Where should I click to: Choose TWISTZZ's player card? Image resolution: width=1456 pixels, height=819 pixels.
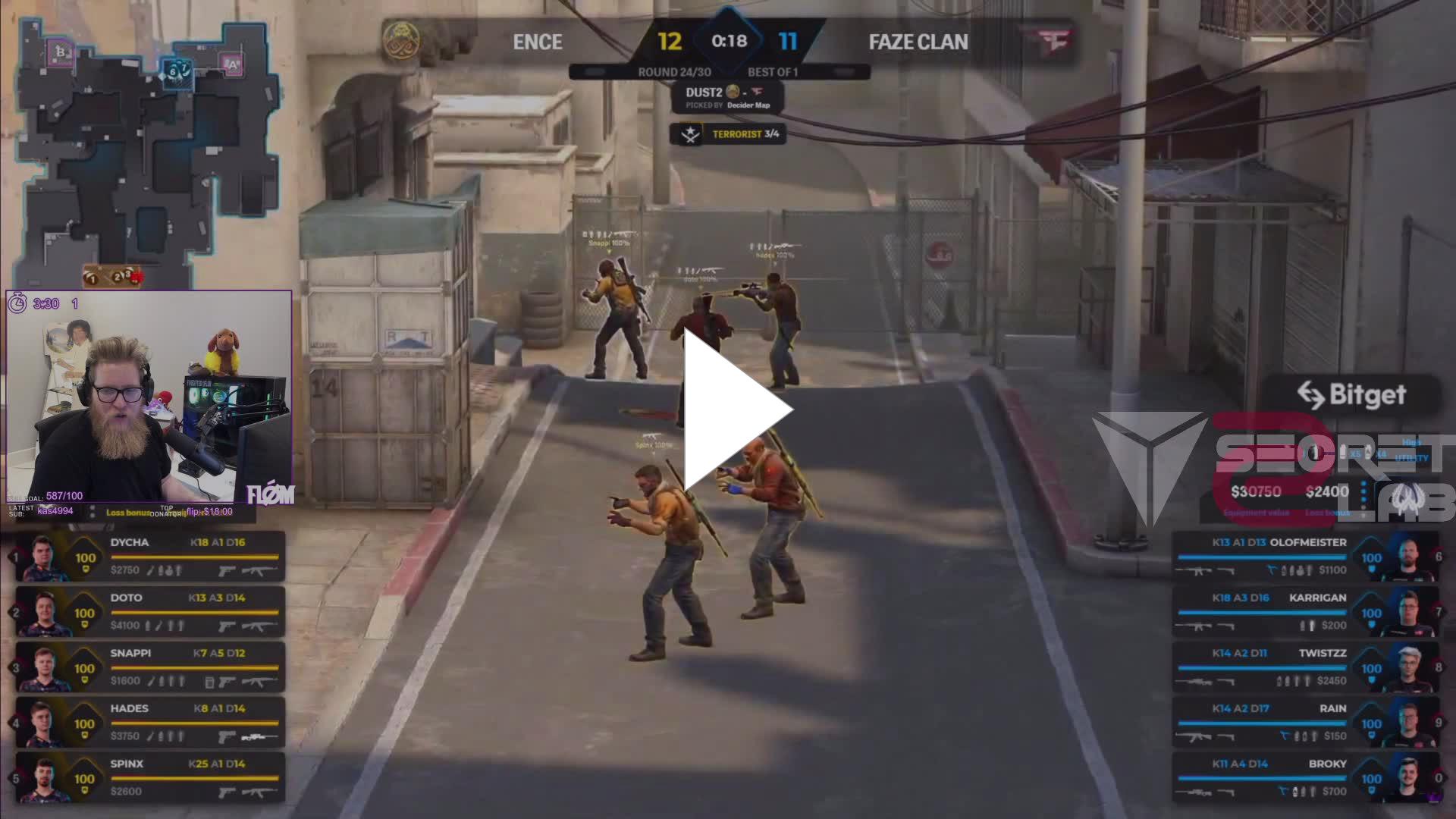pyautogui.click(x=1304, y=667)
